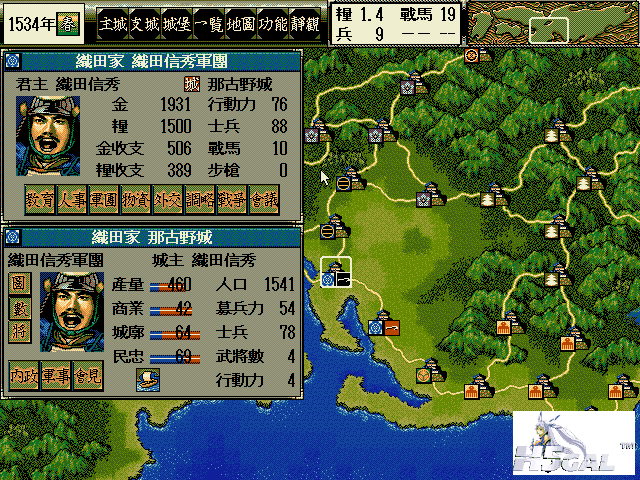
Task: Select the 支城 top menu entry
Action: [x=146, y=20]
